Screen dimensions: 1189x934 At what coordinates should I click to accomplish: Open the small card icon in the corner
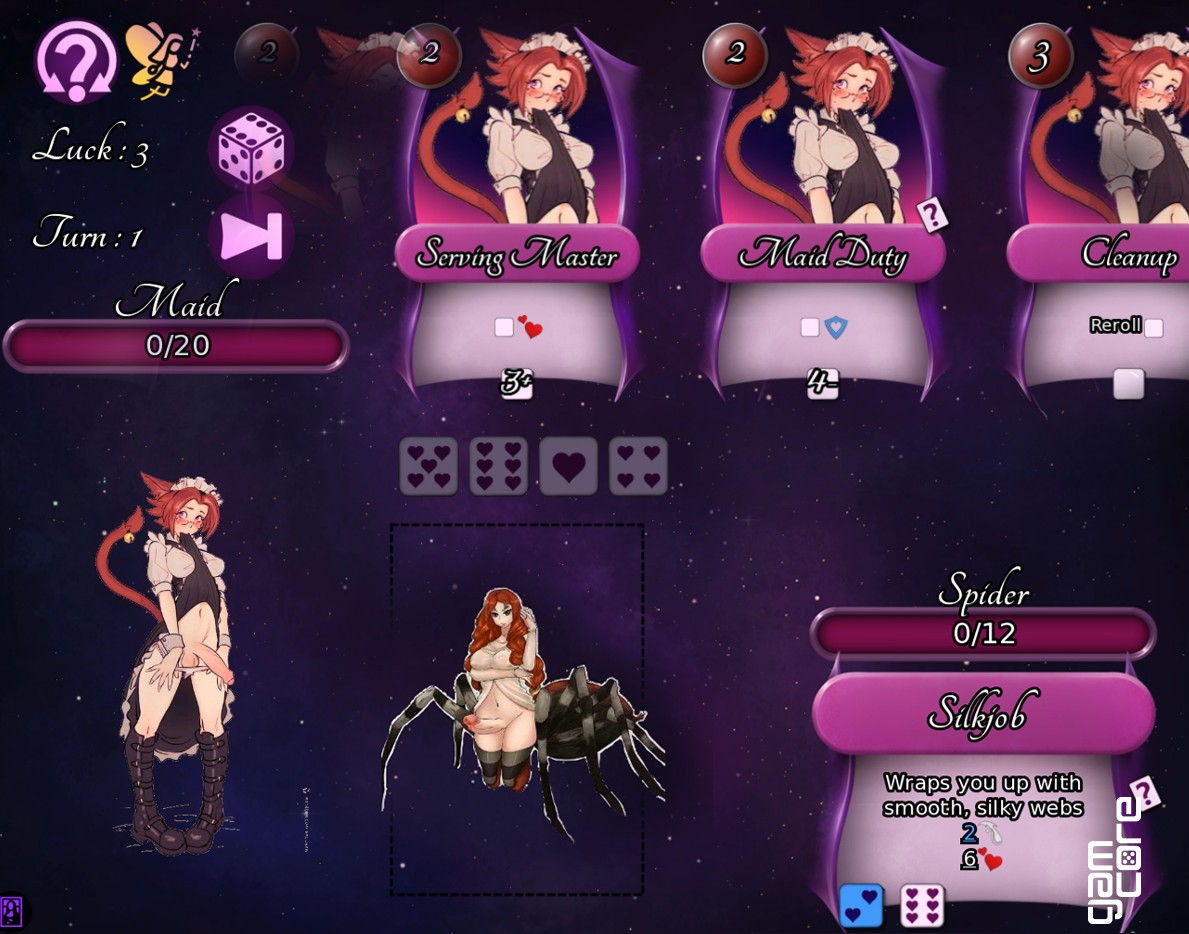[x=12, y=911]
